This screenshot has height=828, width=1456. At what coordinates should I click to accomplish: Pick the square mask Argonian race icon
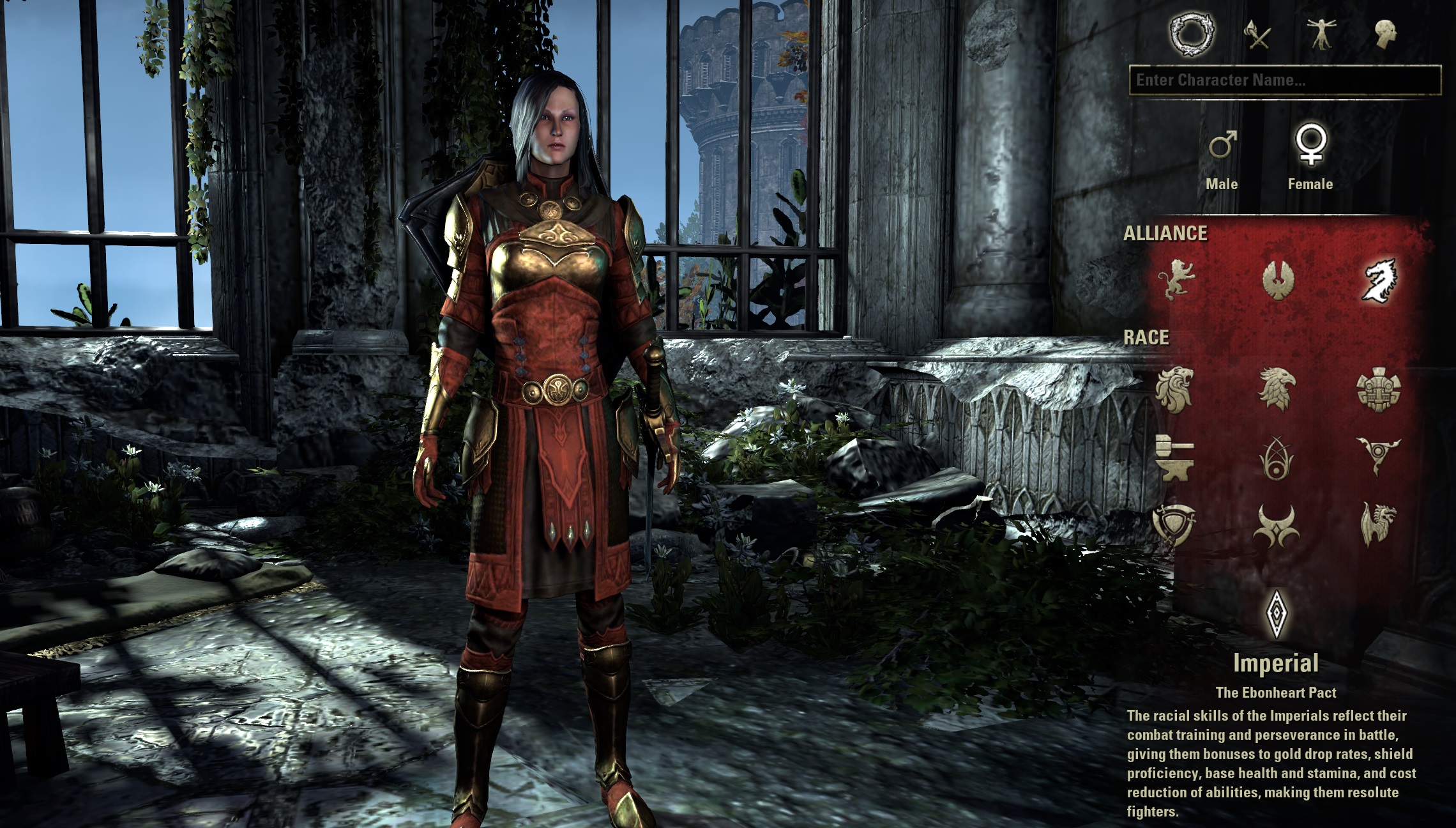1379,389
